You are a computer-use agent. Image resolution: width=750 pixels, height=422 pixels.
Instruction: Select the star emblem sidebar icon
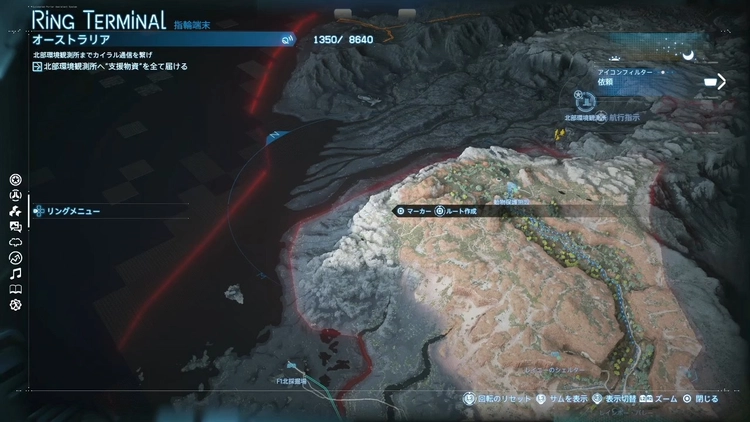[x=15, y=180]
